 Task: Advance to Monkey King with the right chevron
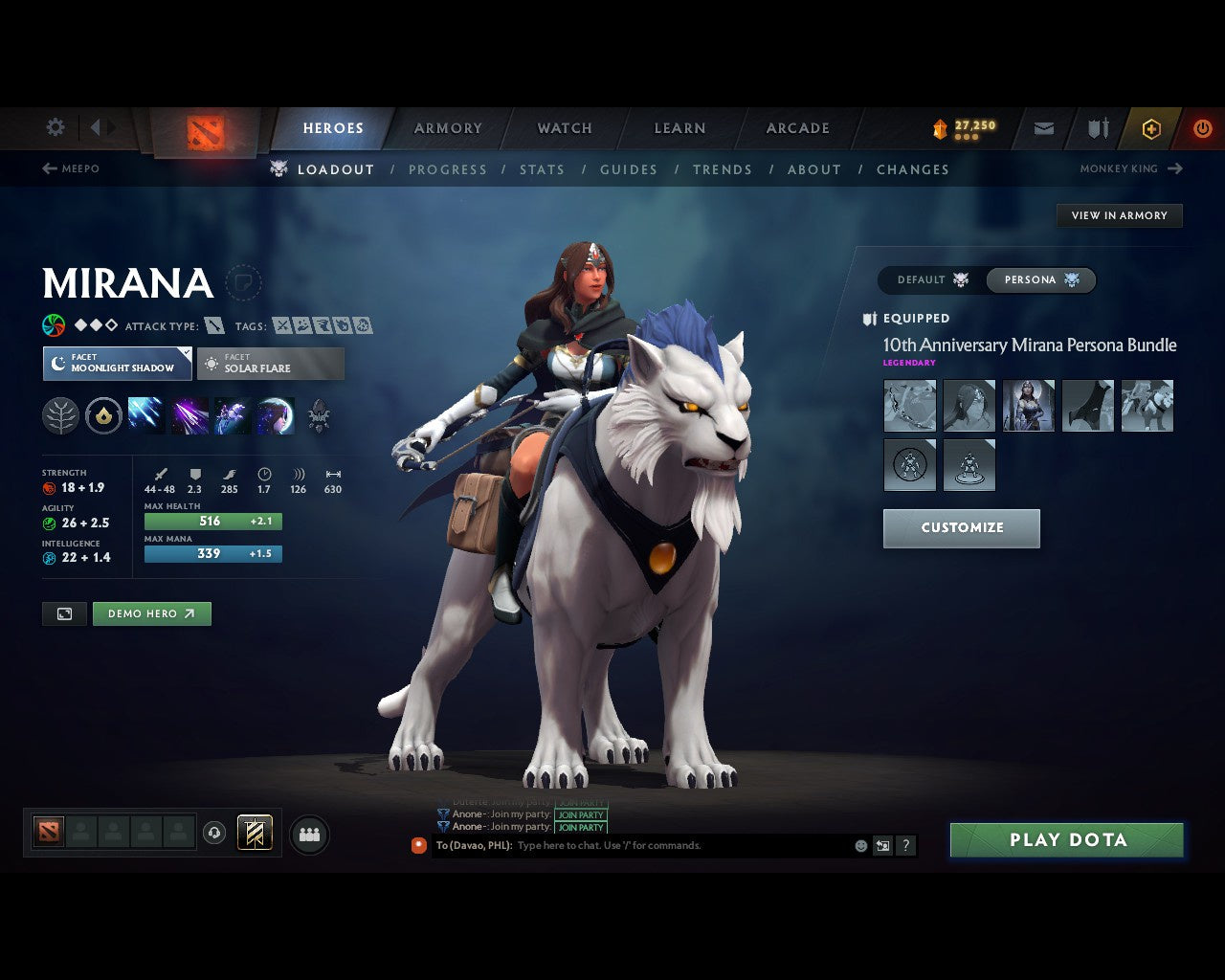click(x=1174, y=168)
